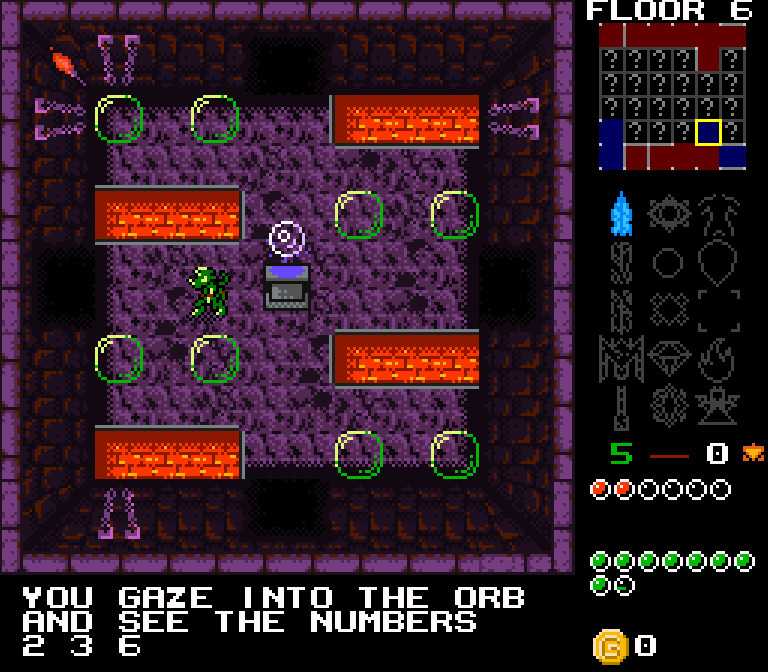Click the greyed-out shield-shaped slot
Screen dimensions: 768x672
tap(716, 264)
